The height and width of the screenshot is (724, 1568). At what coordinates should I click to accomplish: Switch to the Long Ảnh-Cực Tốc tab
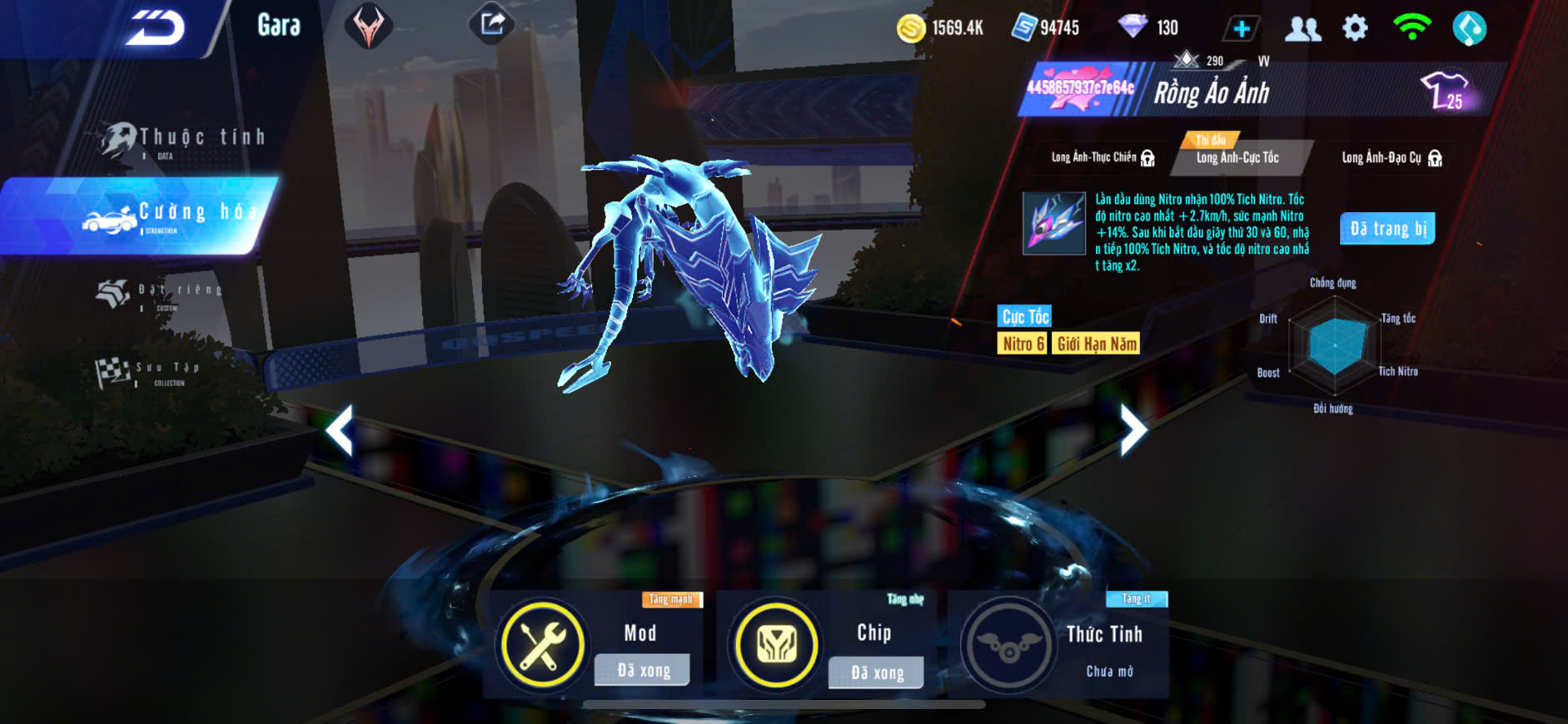click(1238, 157)
